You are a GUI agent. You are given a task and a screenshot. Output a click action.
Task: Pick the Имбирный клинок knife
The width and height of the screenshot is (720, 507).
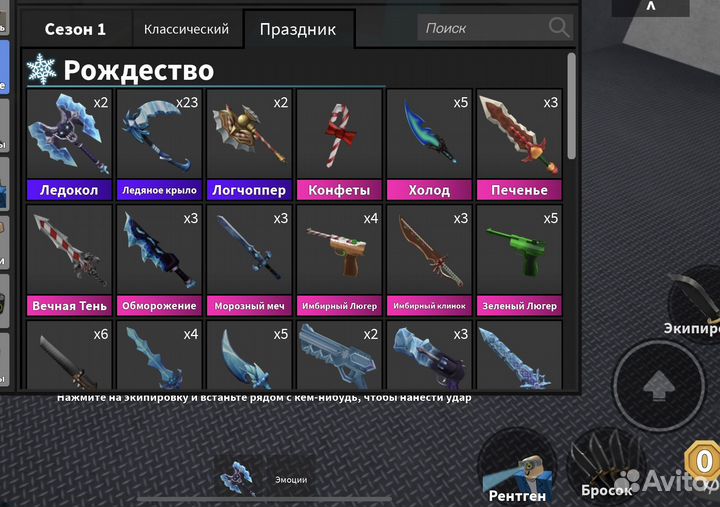428,260
